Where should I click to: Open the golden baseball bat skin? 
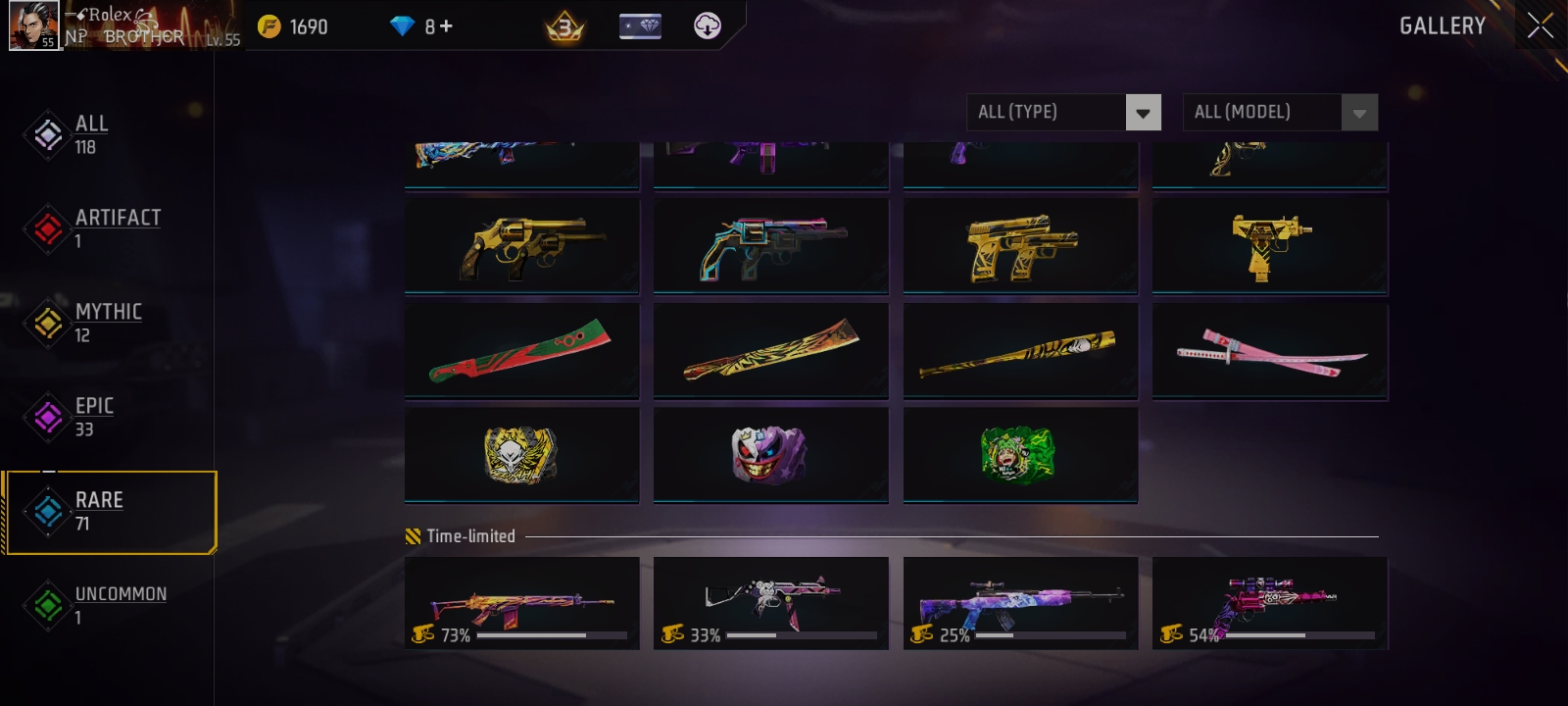(1020, 351)
